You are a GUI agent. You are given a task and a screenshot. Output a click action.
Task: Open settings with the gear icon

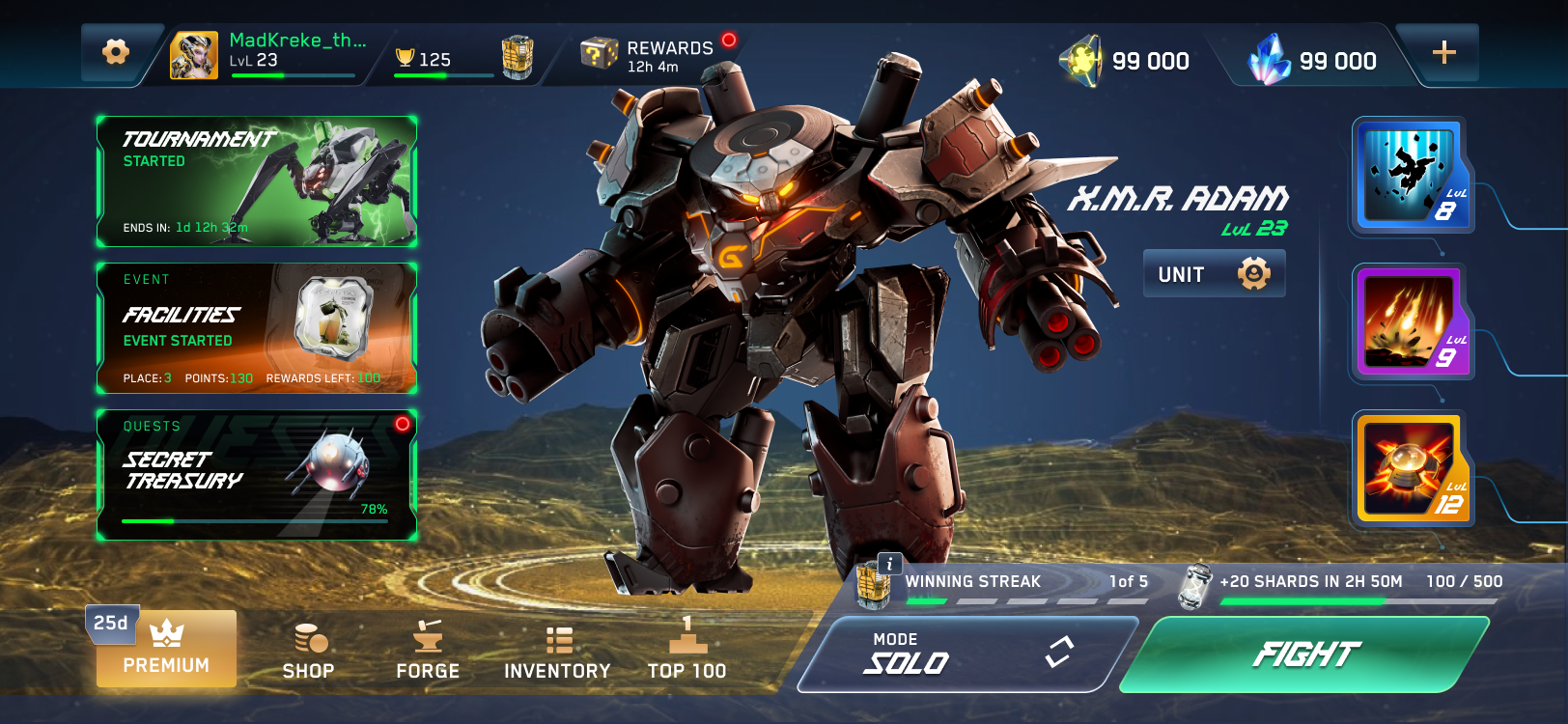click(x=116, y=52)
